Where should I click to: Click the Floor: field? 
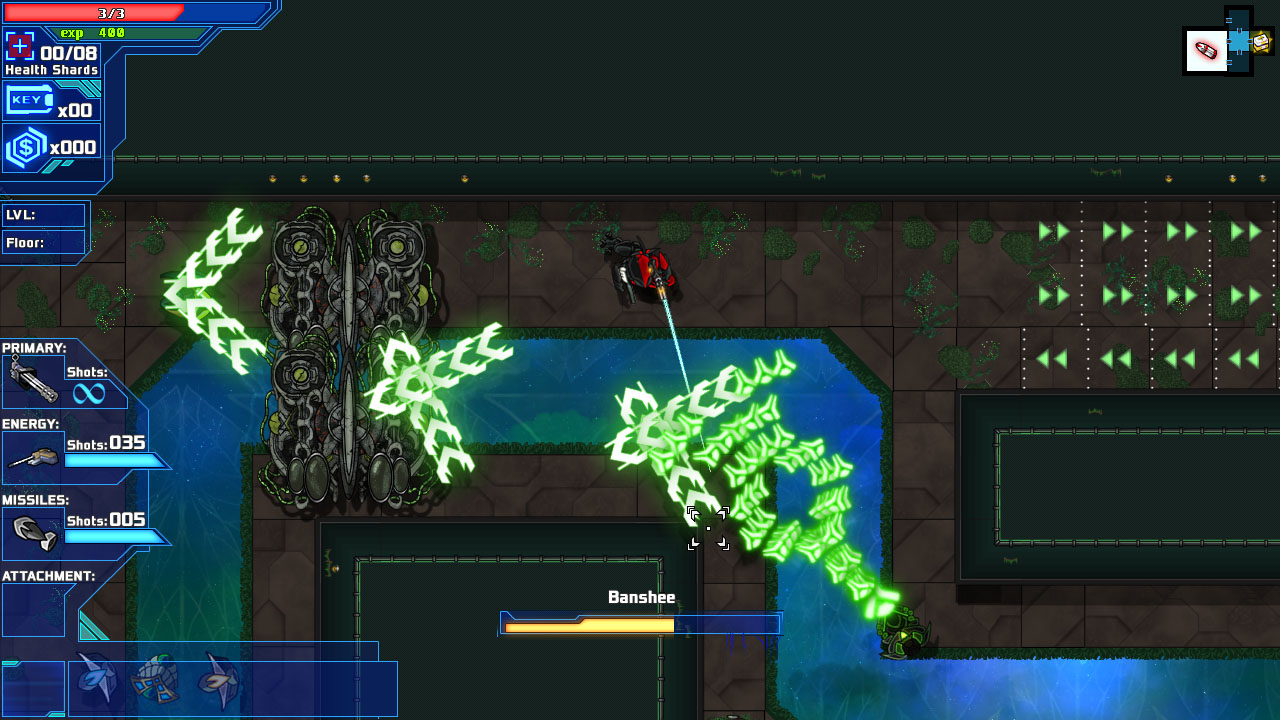coord(44,242)
